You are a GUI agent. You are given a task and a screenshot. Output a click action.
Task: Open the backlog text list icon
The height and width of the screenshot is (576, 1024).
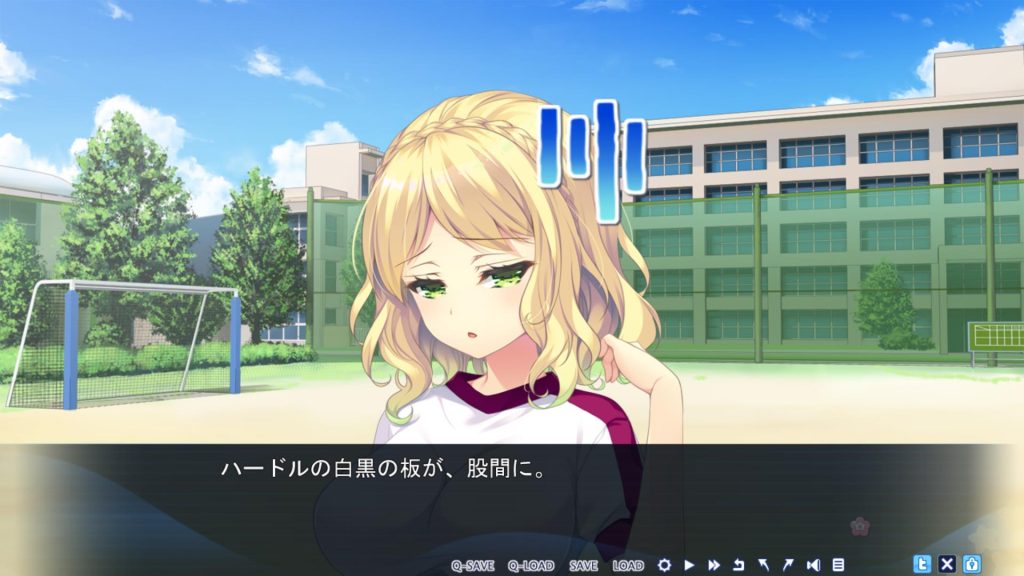(838, 565)
